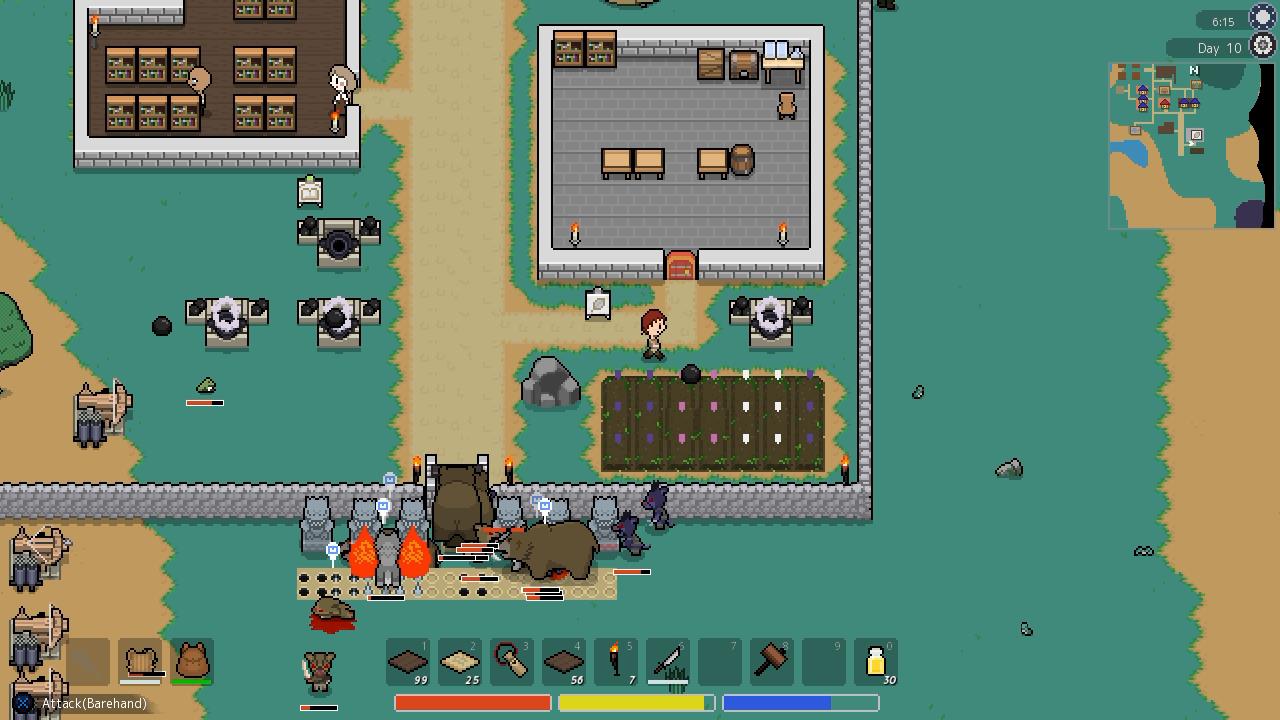
Task: Click the chest armor equipment slot
Action: 140,661
